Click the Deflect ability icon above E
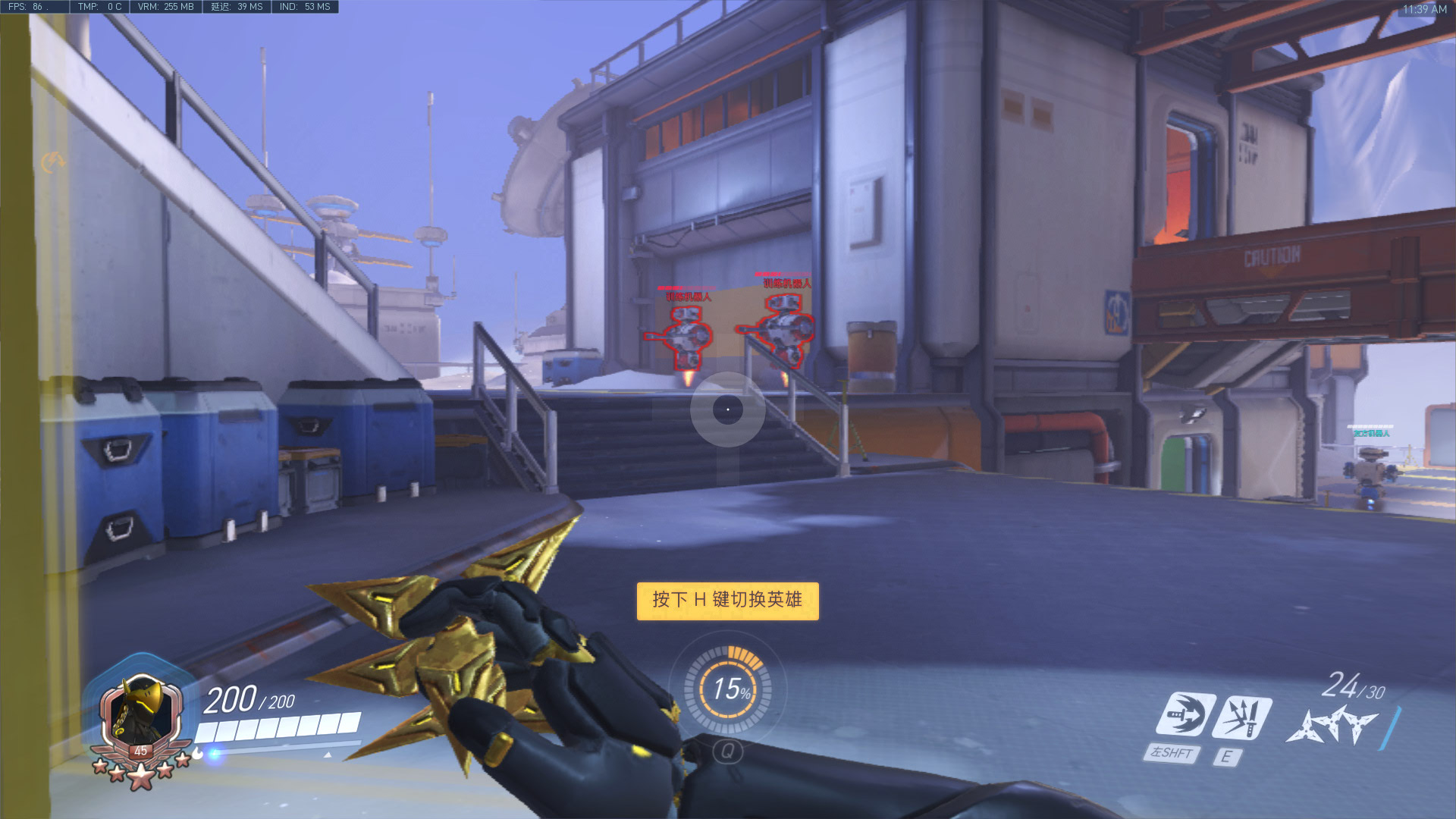Screen dimensions: 1456x819 point(1242,717)
